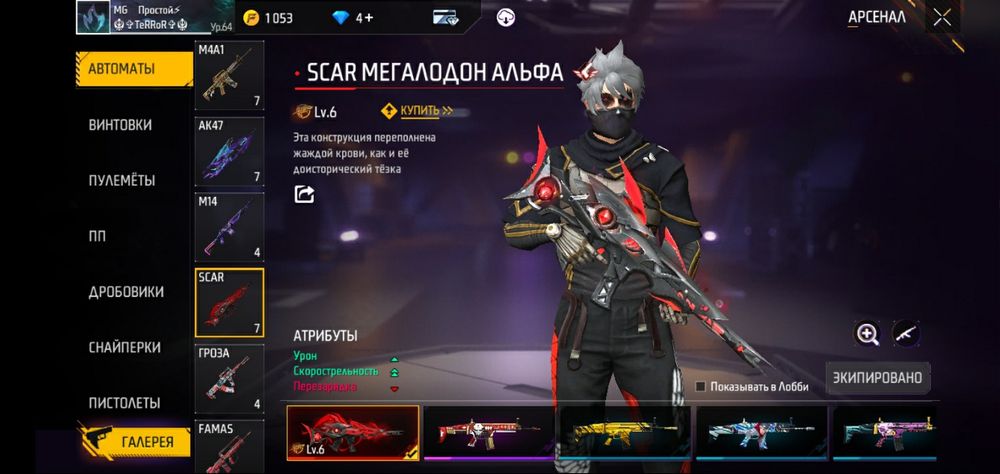Open the Снайперки category
Screen dimensions: 1000x474
pyautogui.click(x=124, y=347)
